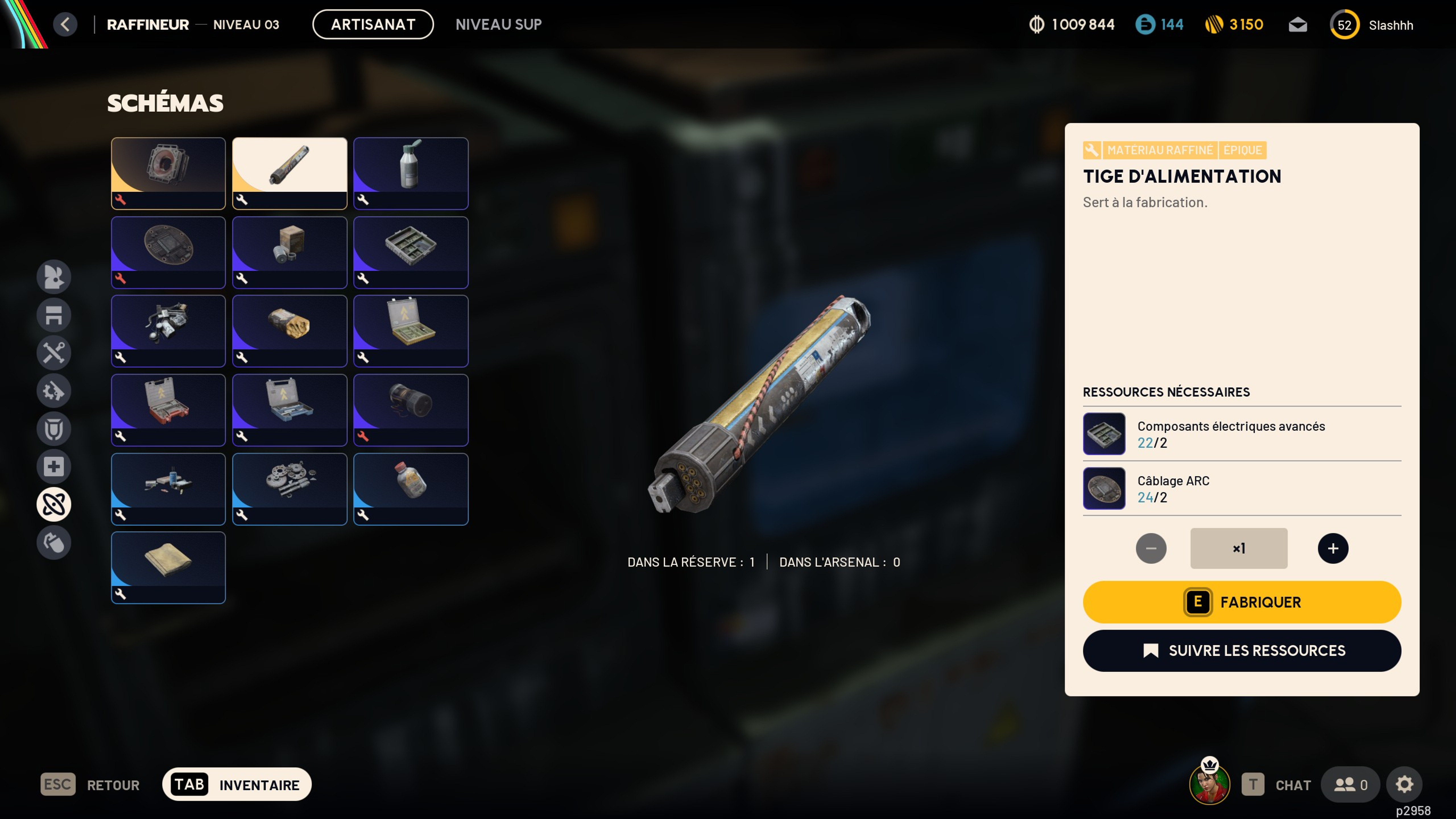Open the NIVEAU SUP tab

498,24
